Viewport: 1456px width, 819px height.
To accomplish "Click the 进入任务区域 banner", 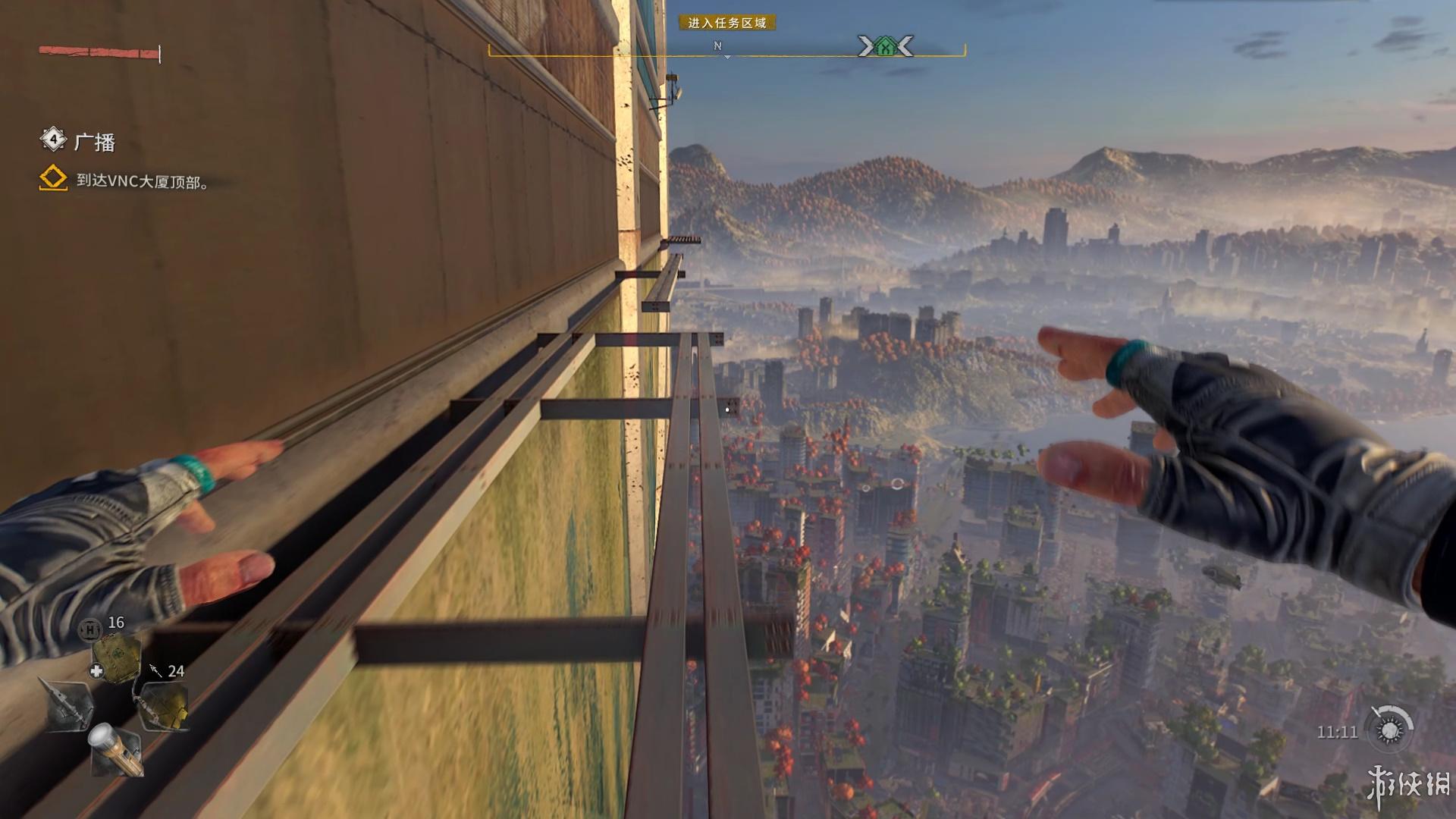I will pos(726,24).
